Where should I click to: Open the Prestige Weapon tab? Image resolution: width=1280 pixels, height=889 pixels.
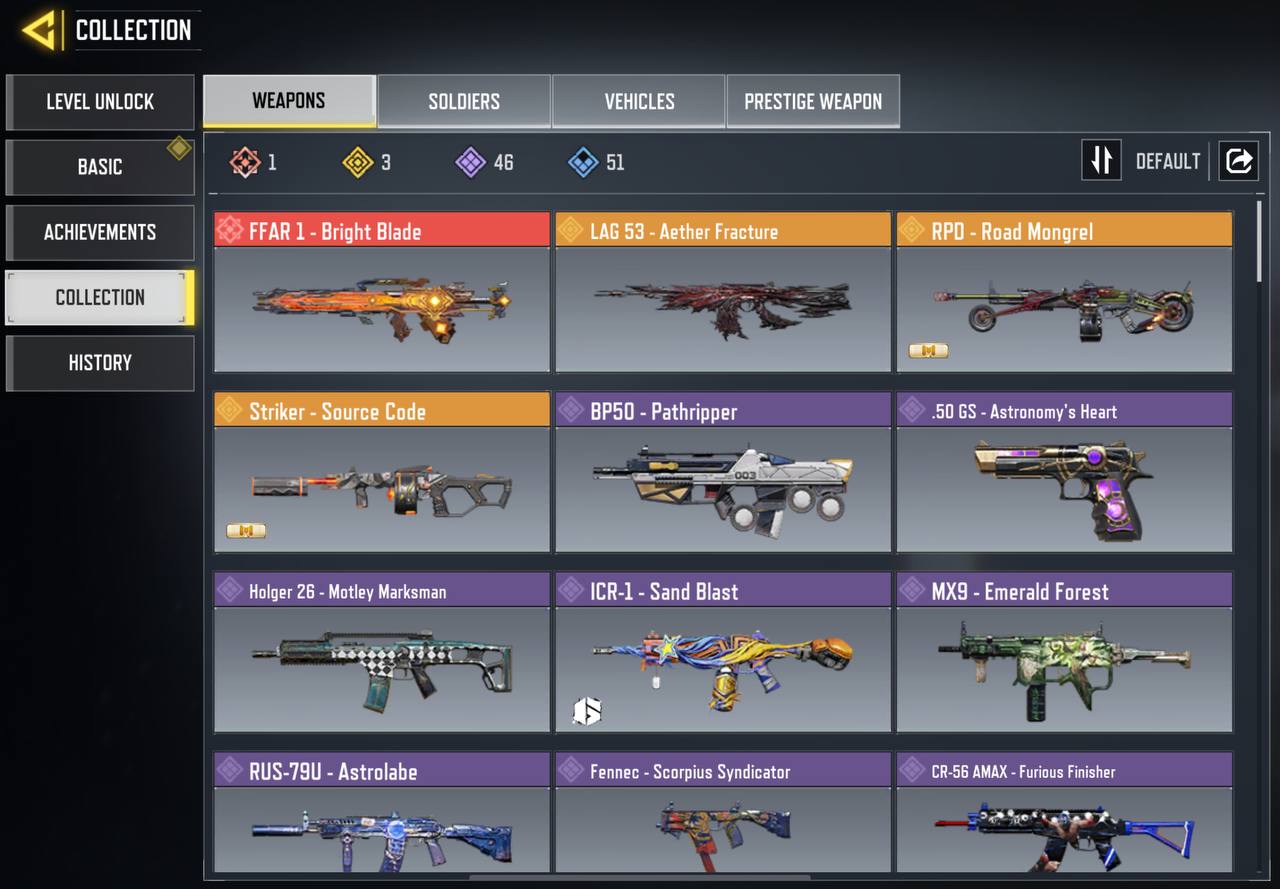tap(813, 101)
